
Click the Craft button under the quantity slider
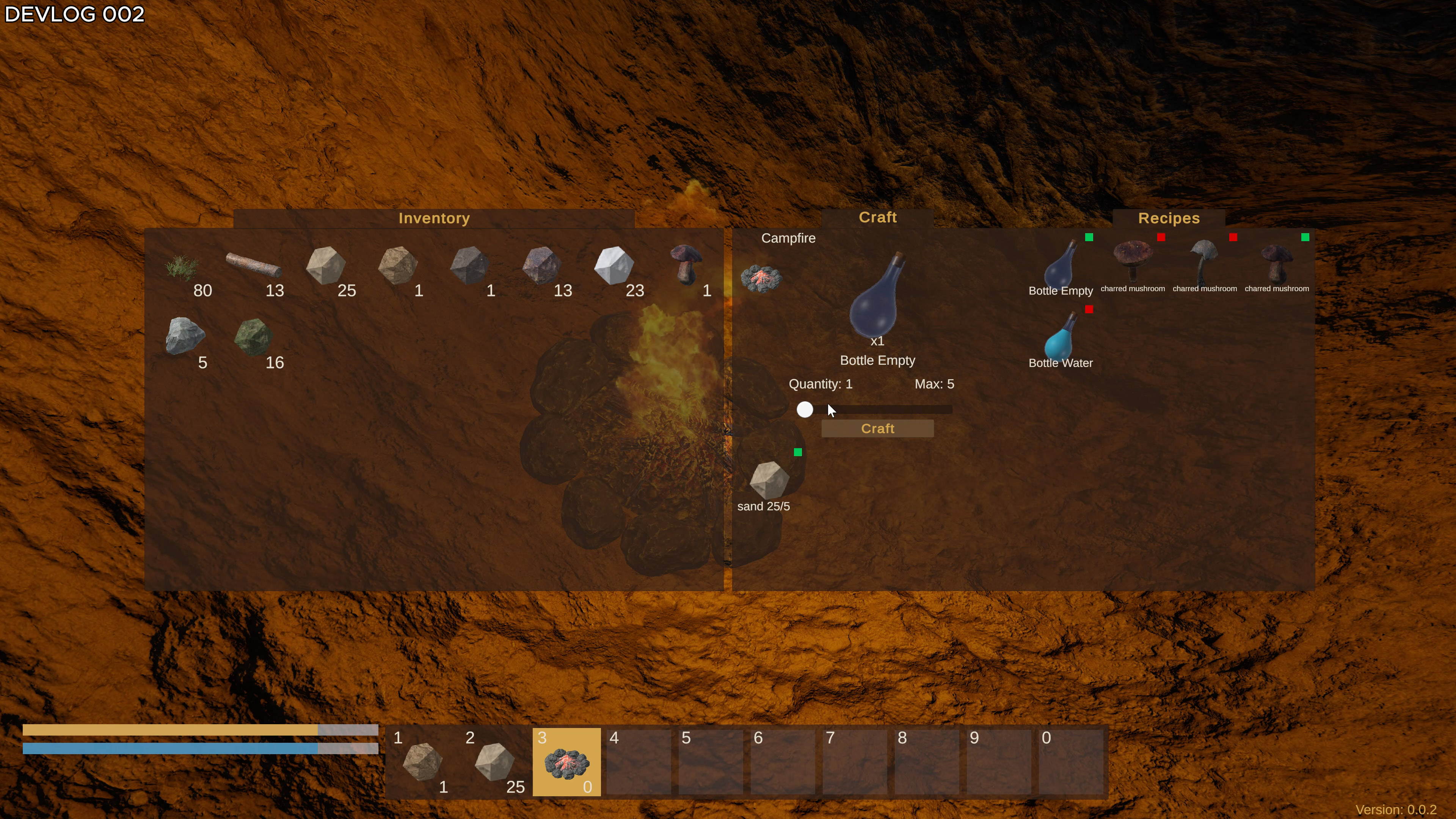point(877,428)
